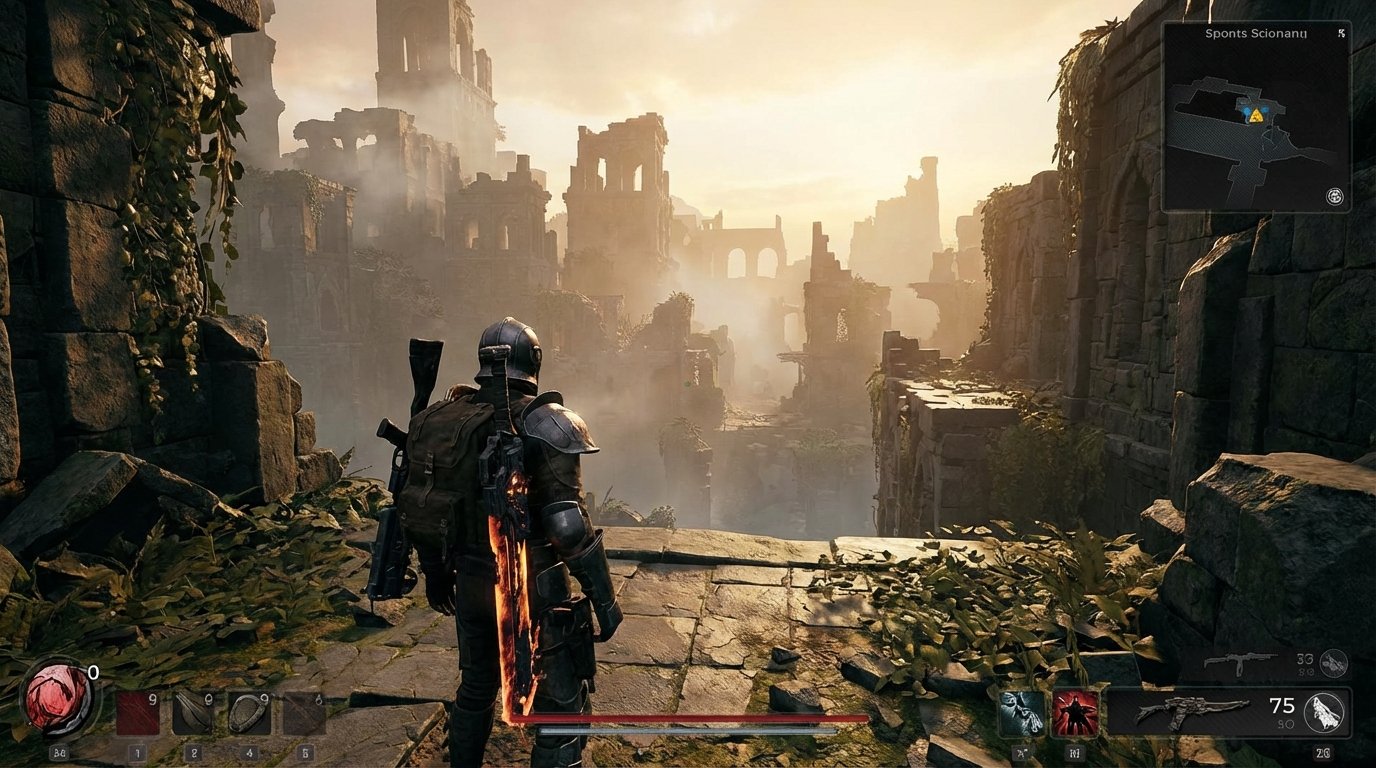Click the red health bar
Screen dimensions: 1376x768
pos(690,718)
